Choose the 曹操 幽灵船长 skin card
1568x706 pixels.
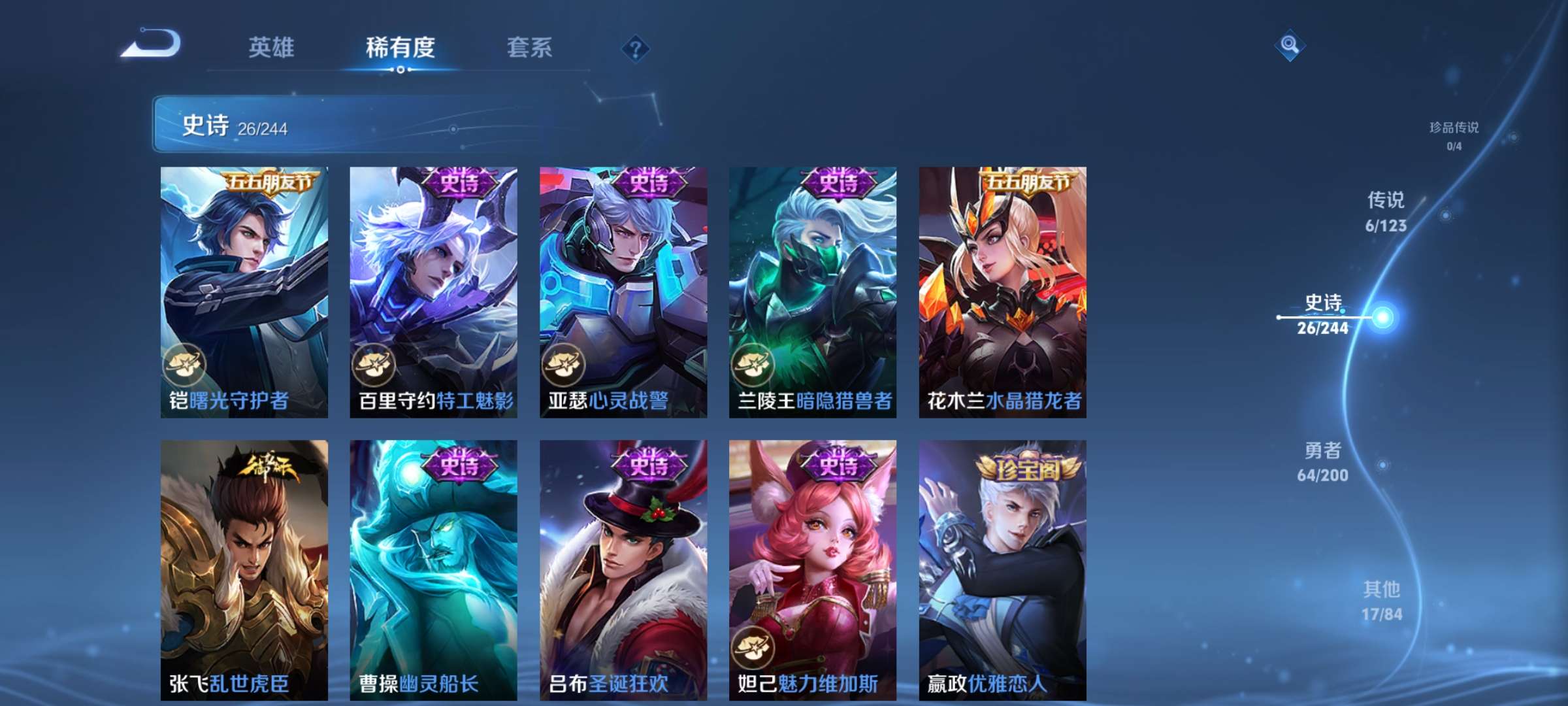433,569
